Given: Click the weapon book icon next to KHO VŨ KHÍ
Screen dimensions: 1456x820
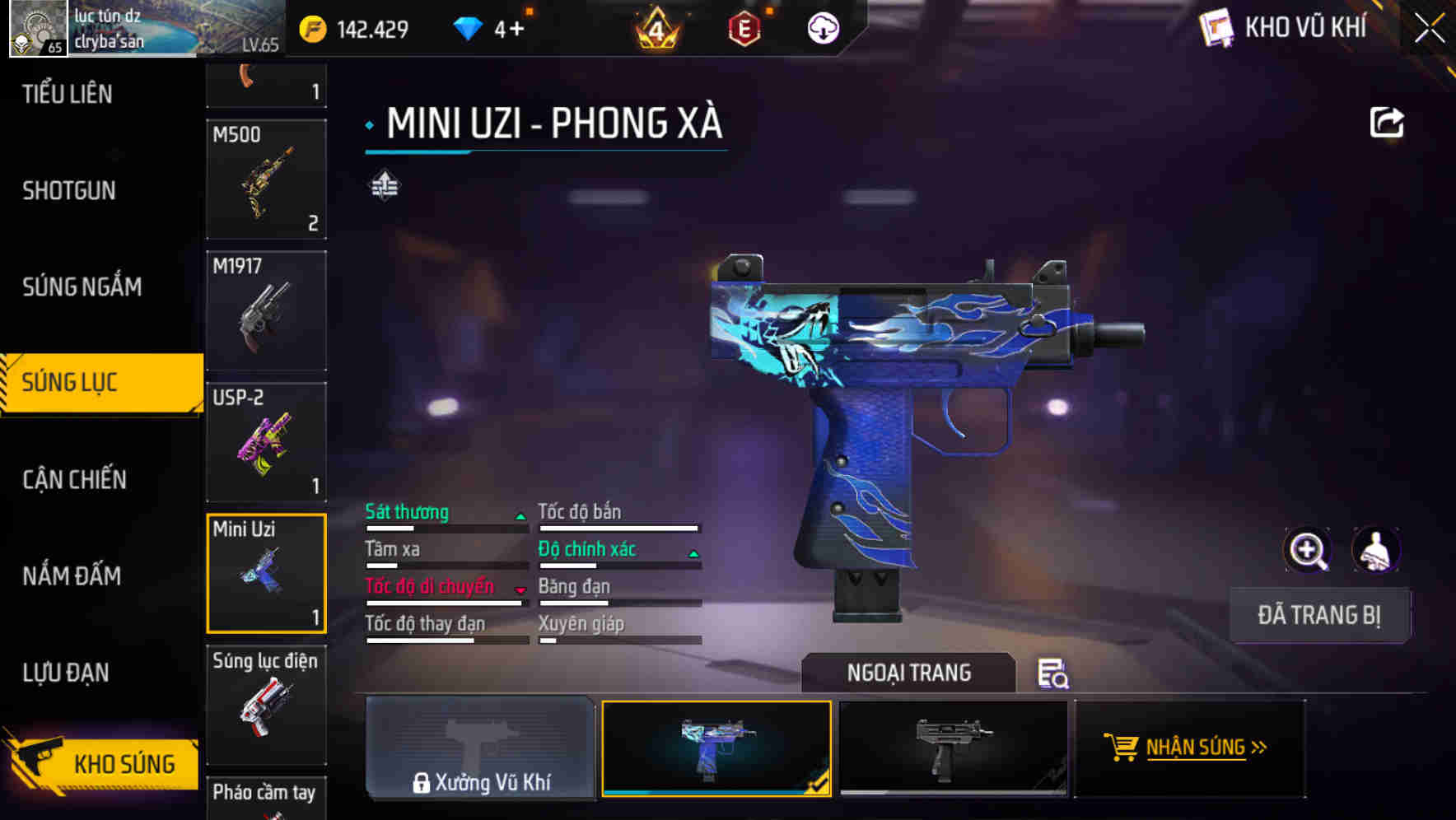Looking at the screenshot, I should pyautogui.click(x=1216, y=26).
